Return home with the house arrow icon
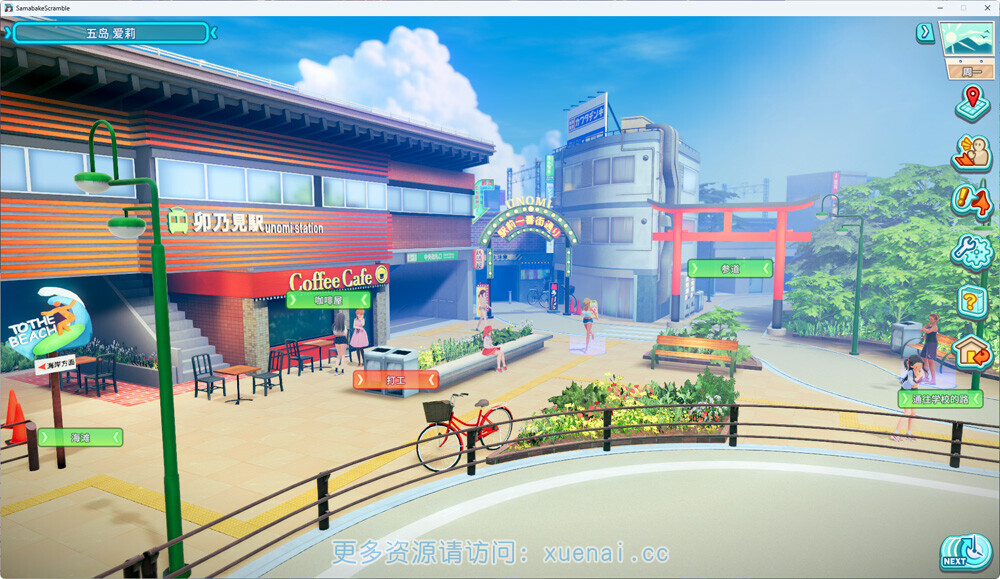 [971, 350]
